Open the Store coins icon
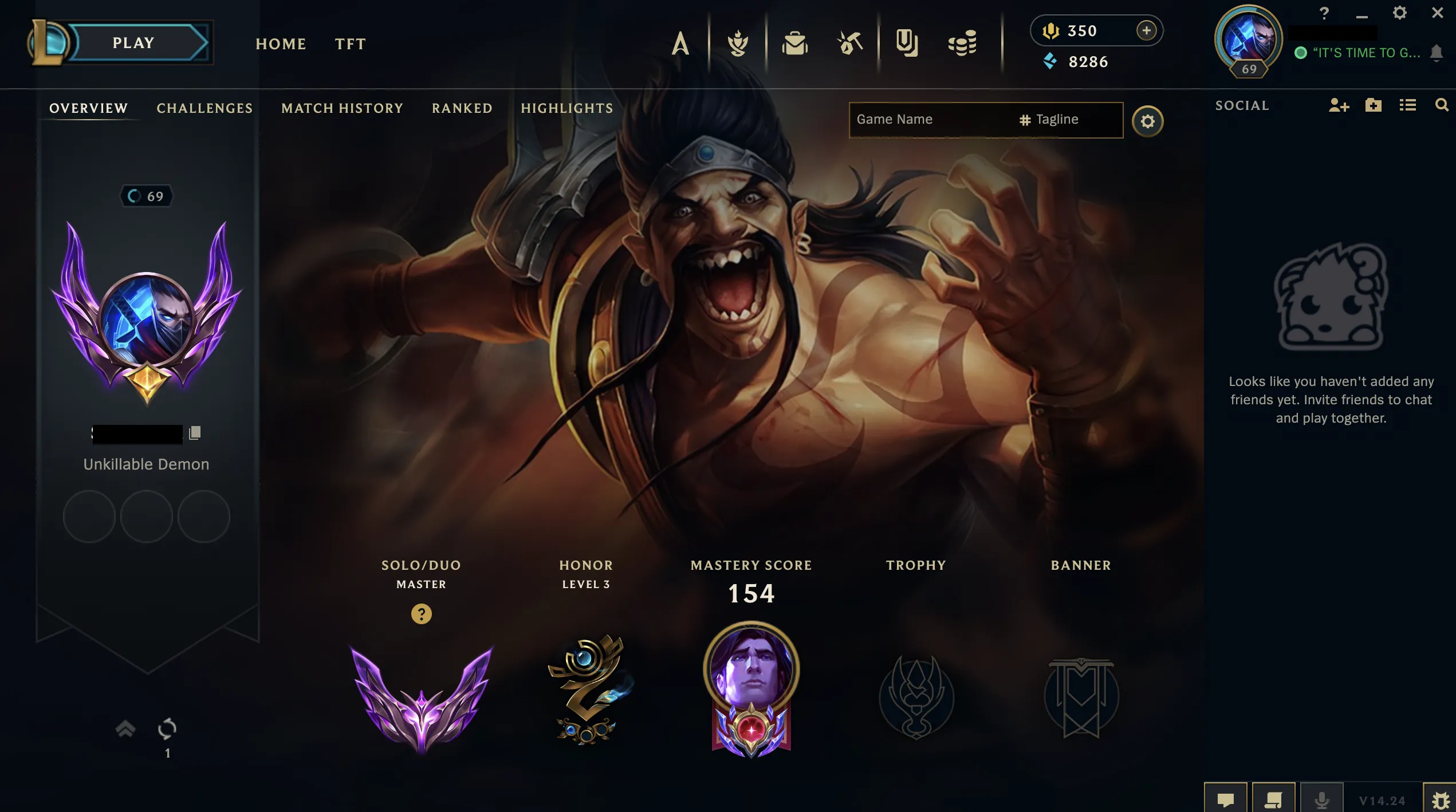Viewport: 1456px width, 812px height. pos(961,43)
